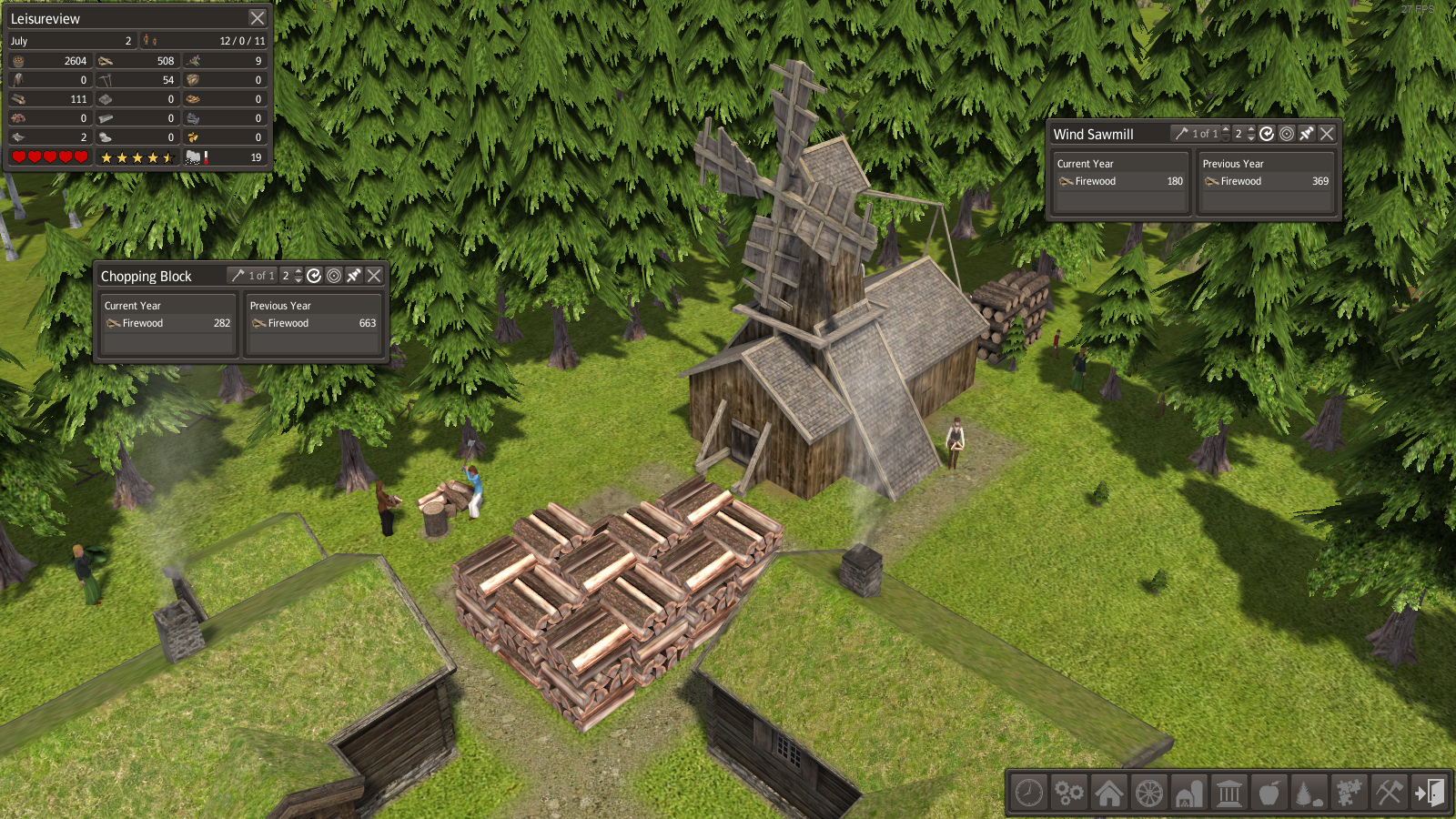
Task: Open the puzzle pieces menu
Action: click(x=1350, y=793)
